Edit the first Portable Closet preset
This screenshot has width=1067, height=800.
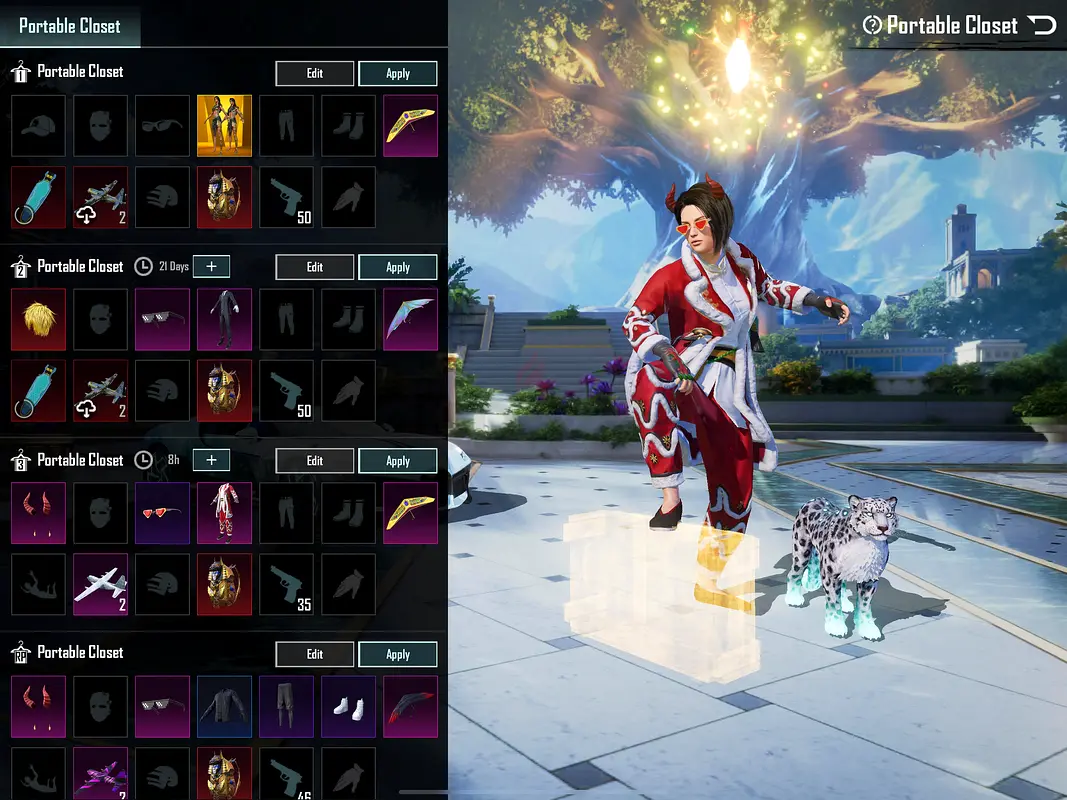[x=314, y=73]
